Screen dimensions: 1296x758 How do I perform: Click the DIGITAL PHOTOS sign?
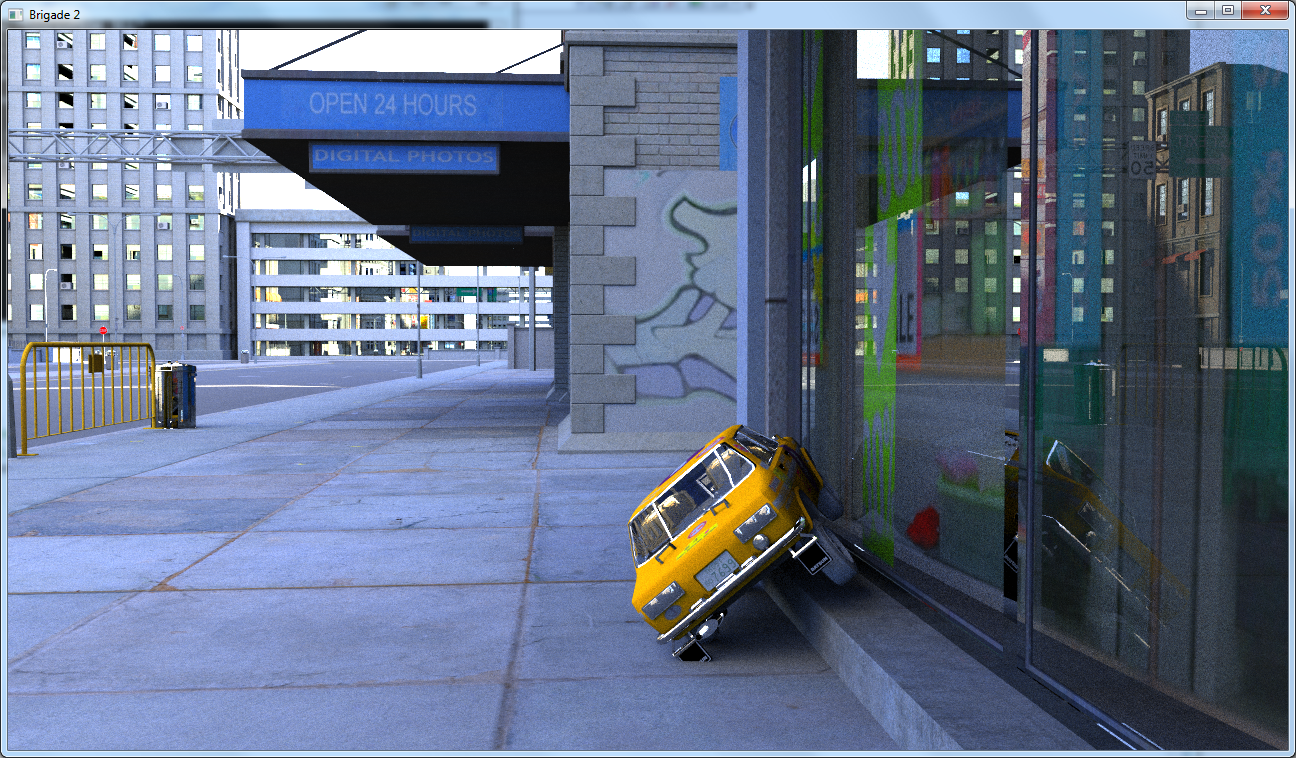[x=404, y=157]
